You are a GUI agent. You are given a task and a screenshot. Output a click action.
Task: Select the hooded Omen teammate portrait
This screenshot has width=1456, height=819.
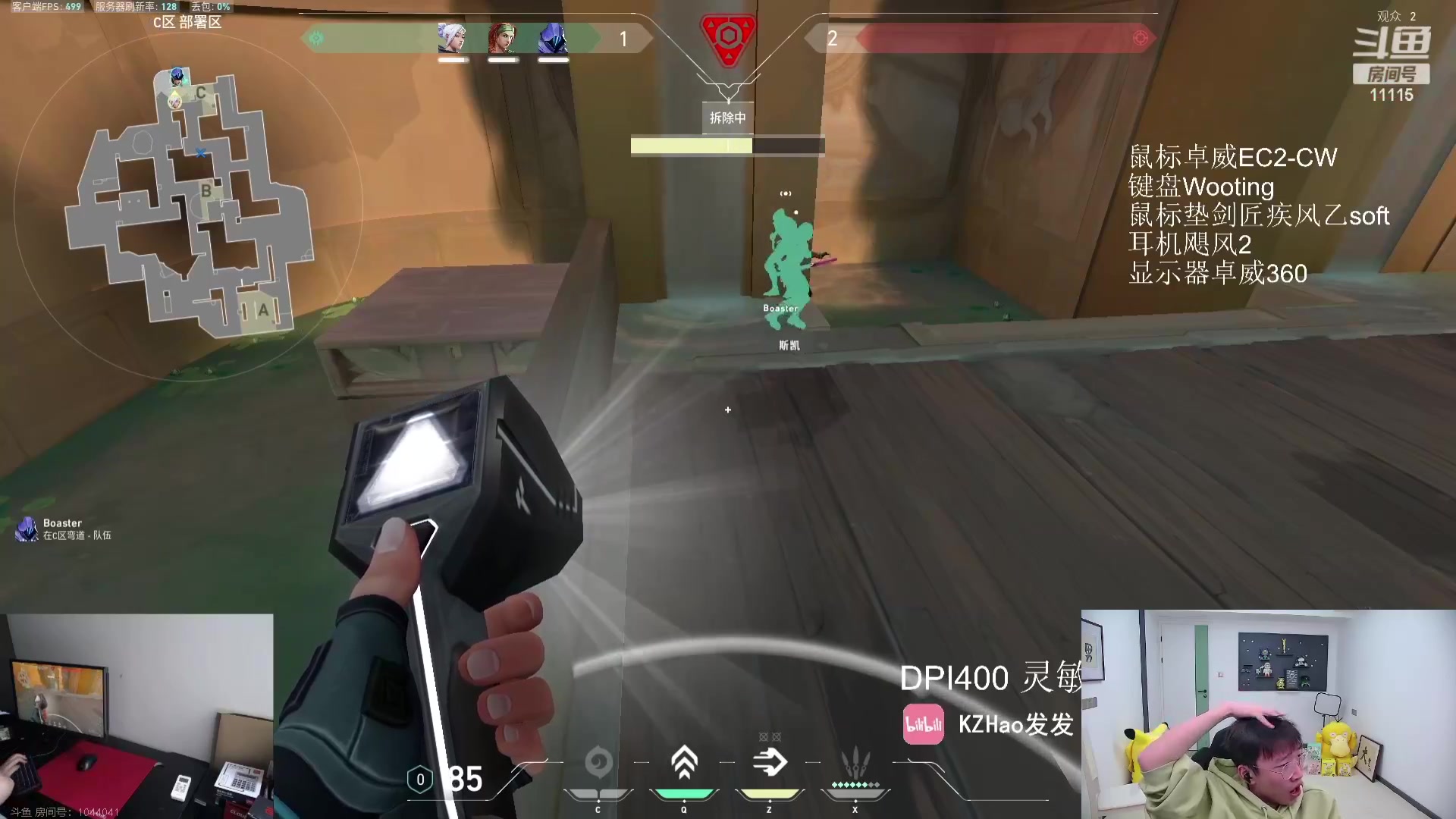coord(553,38)
